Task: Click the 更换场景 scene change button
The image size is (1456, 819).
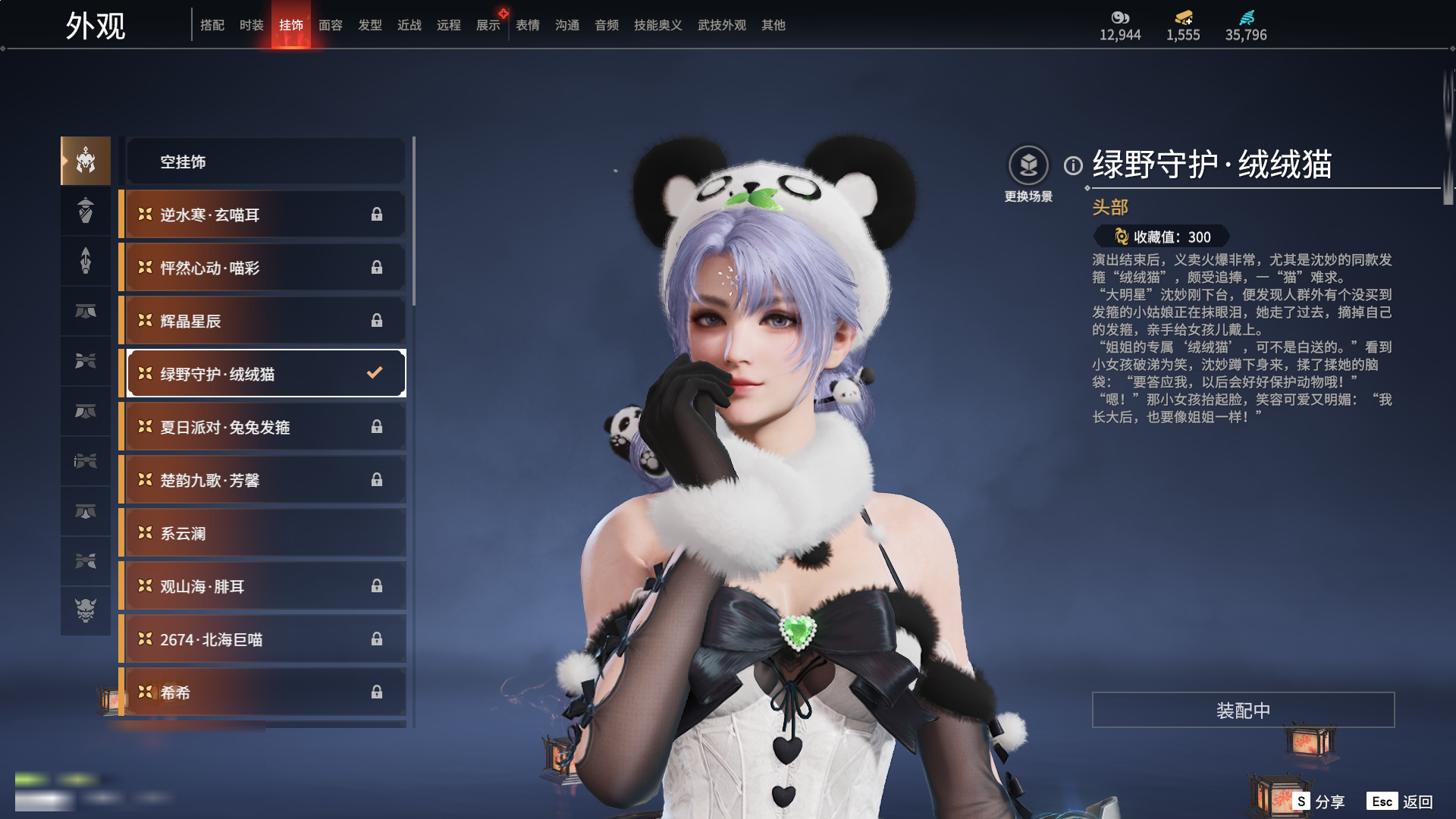Action: (1028, 166)
